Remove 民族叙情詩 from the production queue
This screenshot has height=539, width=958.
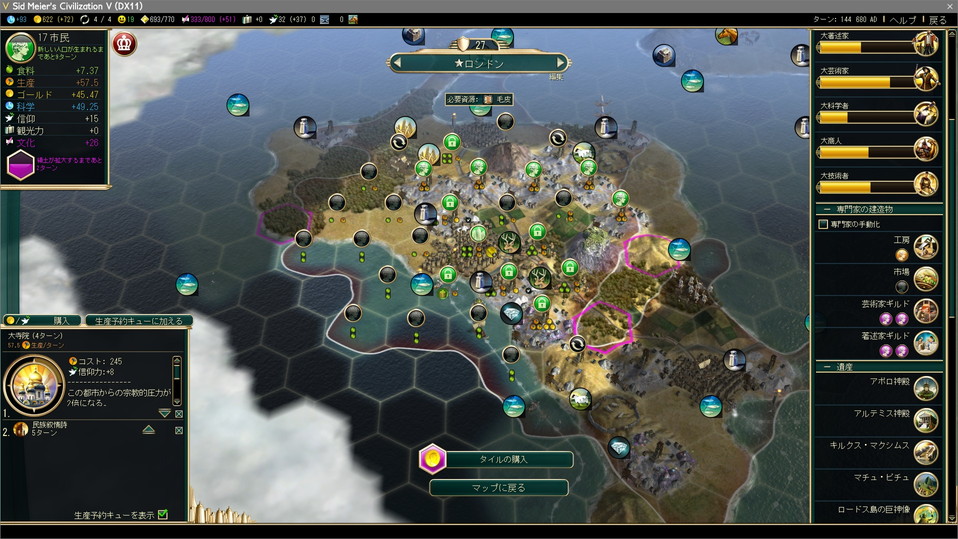coord(179,430)
